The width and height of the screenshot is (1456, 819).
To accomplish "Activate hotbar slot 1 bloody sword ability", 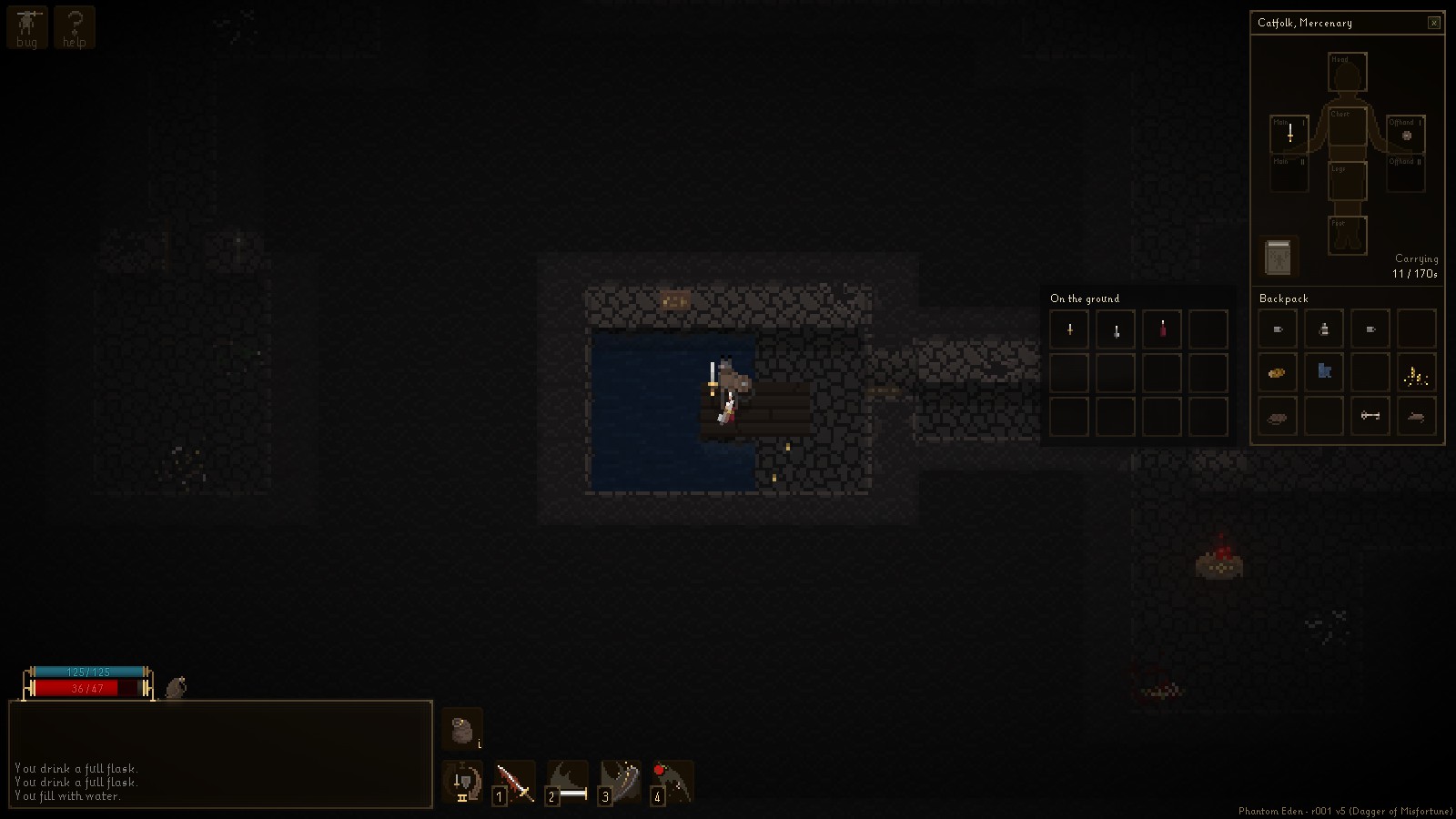I will point(515,783).
